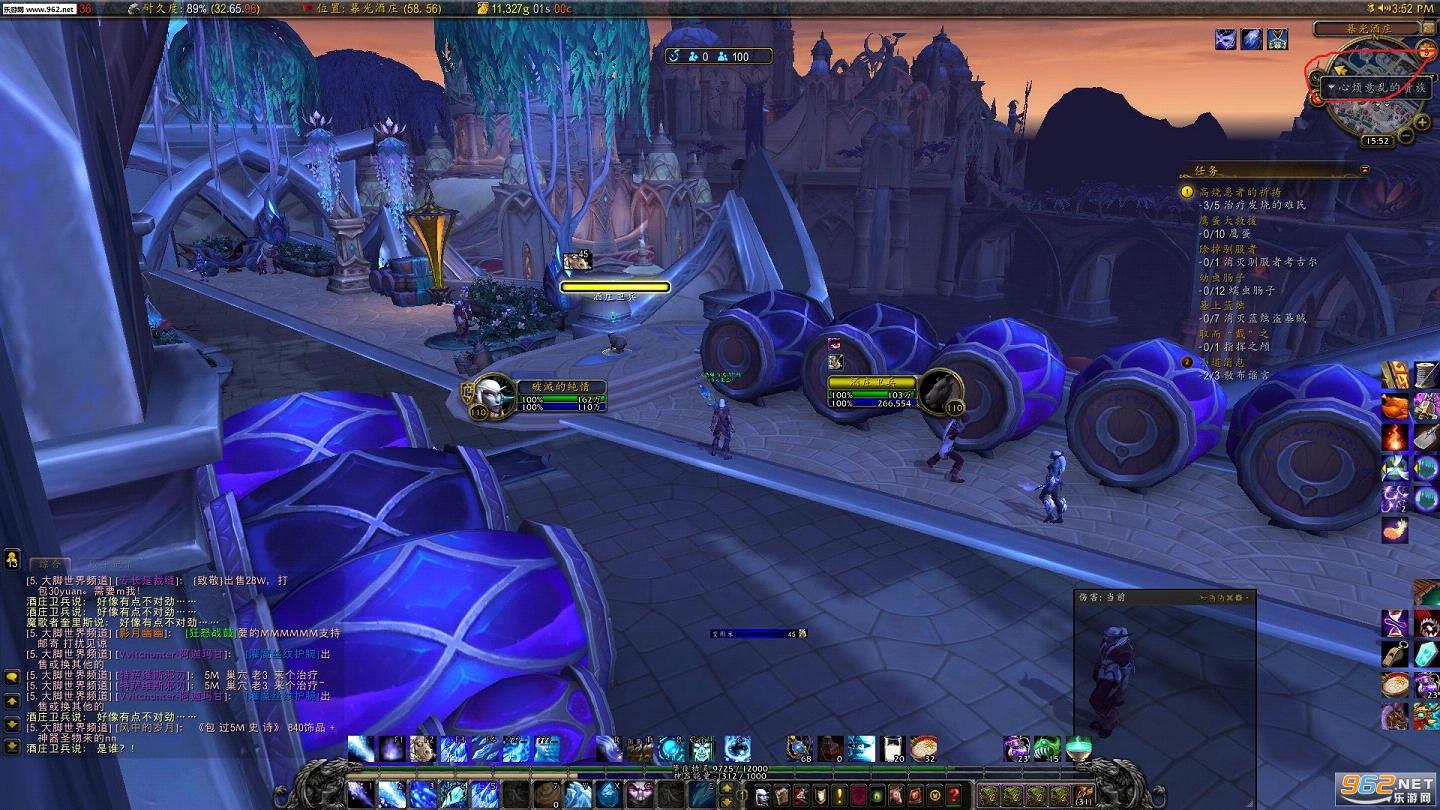The image size is (1440, 810).
Task: Select the quest 幼虫肠子 in tracker
Action: point(1221,277)
